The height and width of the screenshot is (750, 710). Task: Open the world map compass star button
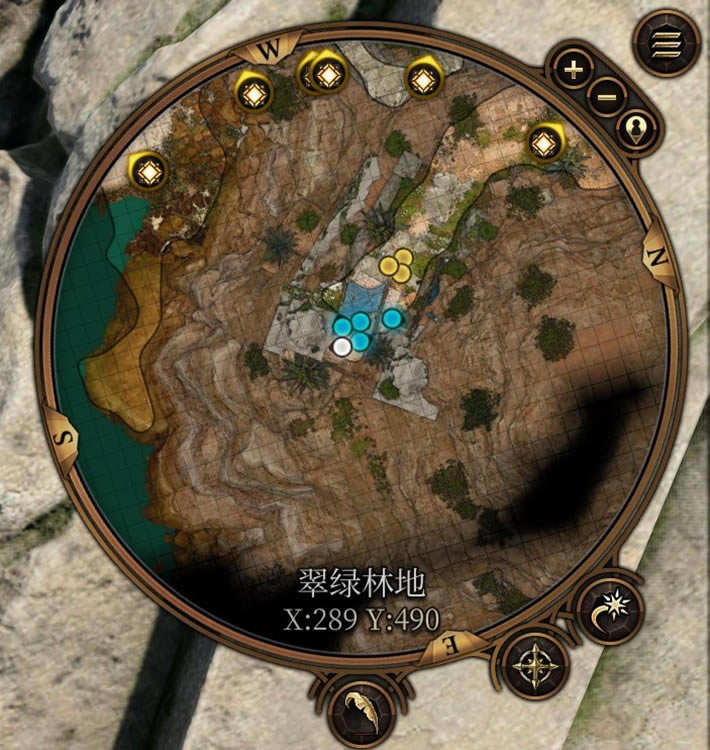coord(537,664)
